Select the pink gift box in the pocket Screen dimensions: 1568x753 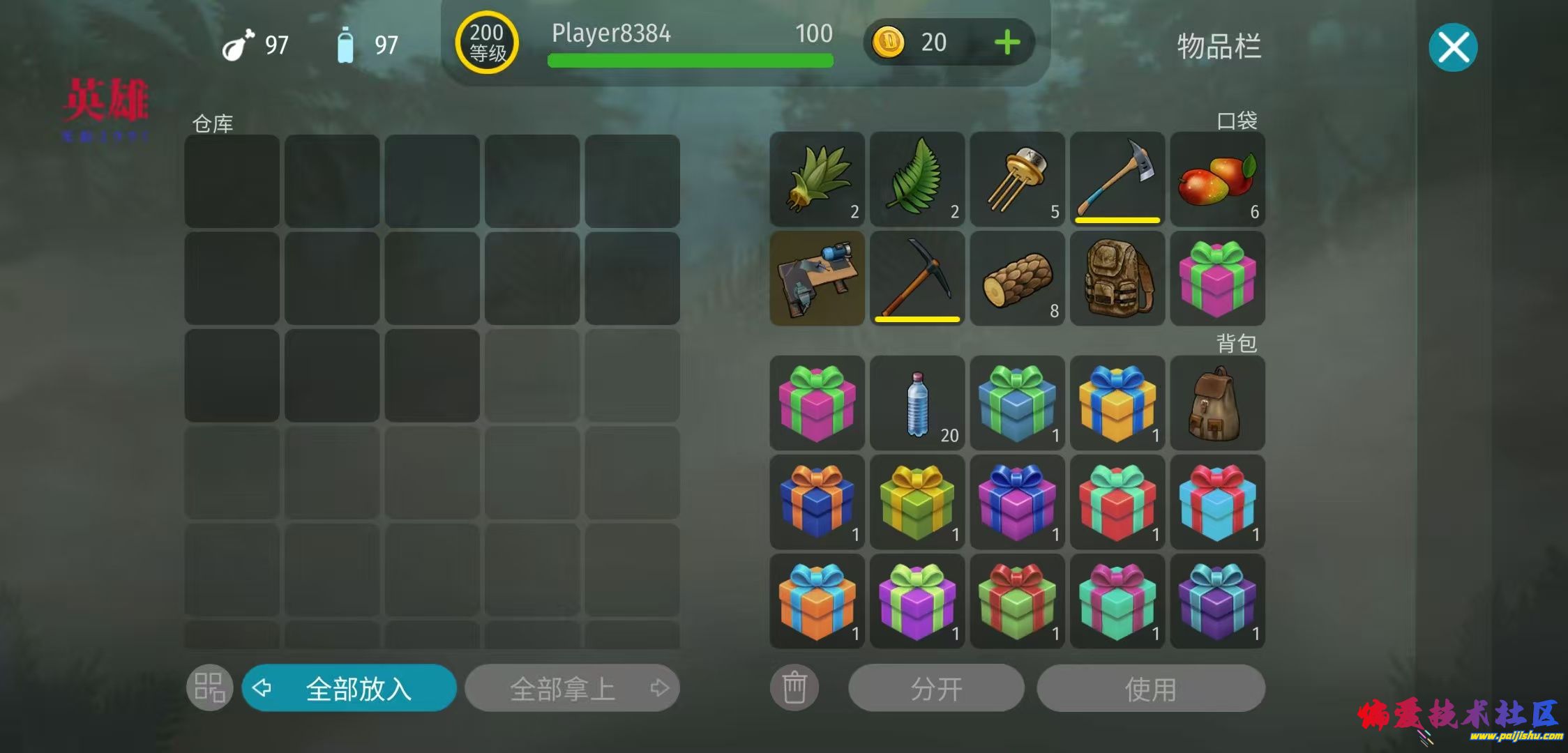(1217, 279)
